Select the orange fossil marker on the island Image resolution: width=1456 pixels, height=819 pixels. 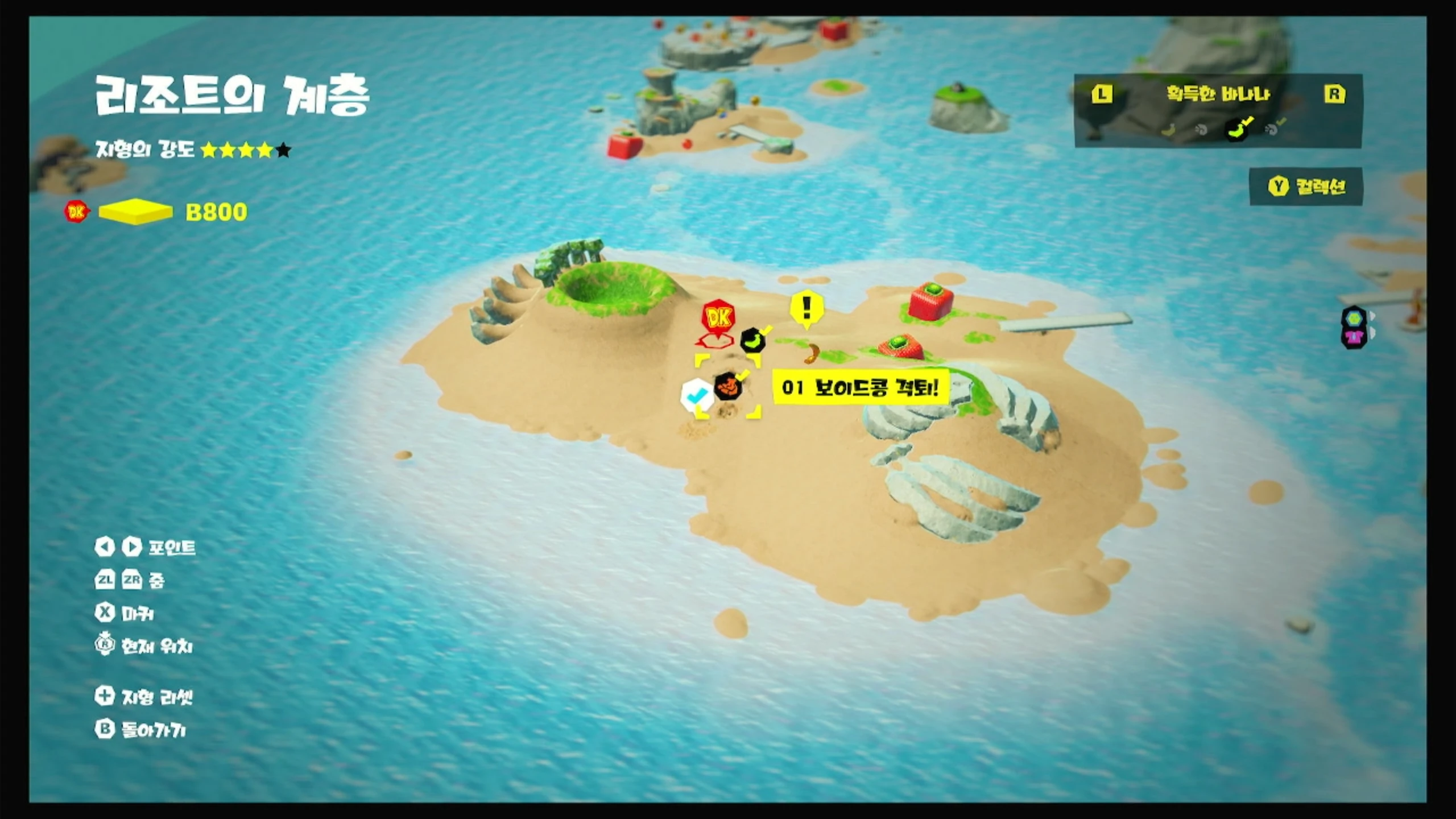[728, 387]
